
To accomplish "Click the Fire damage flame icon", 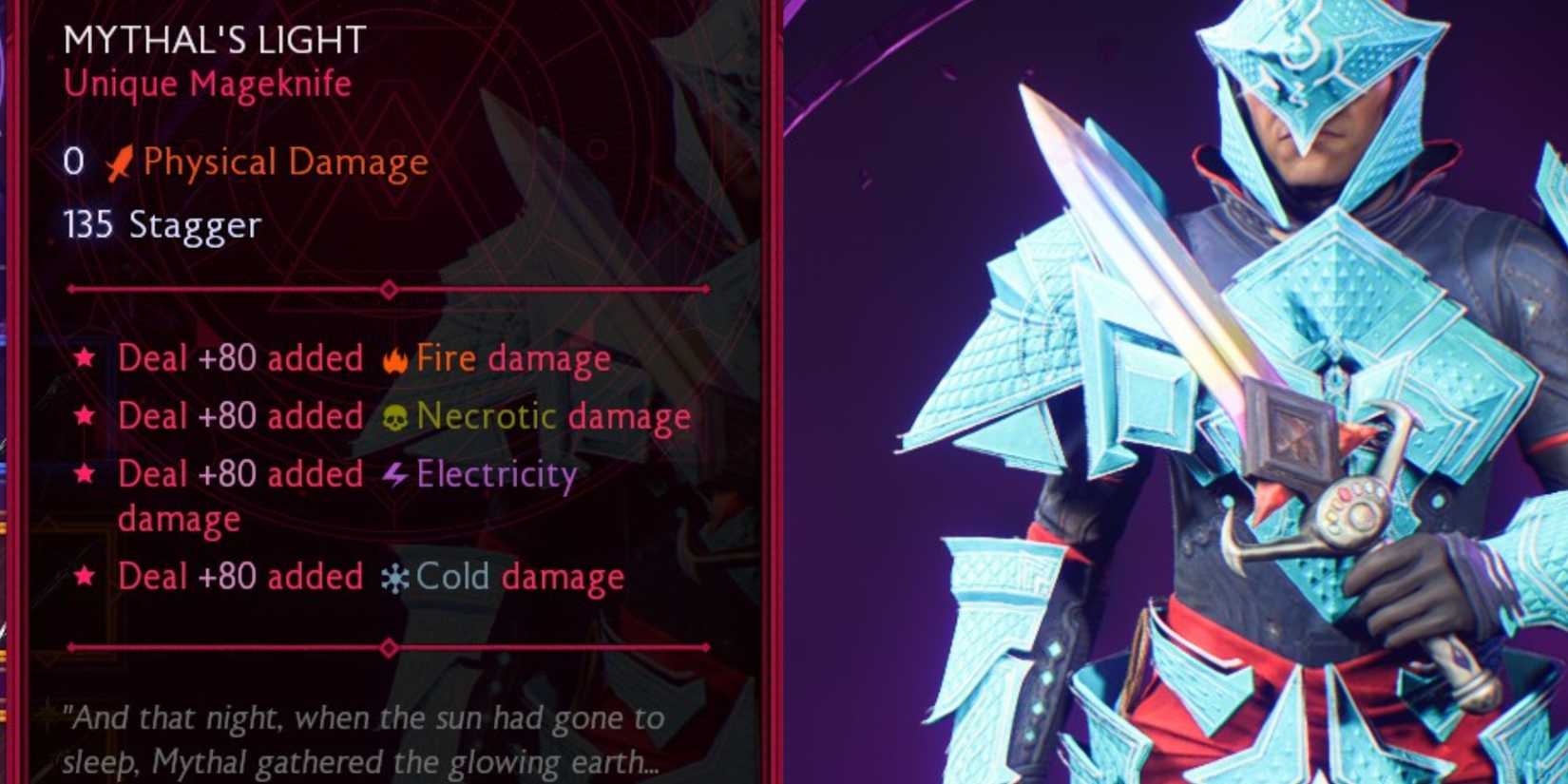I will tap(394, 358).
